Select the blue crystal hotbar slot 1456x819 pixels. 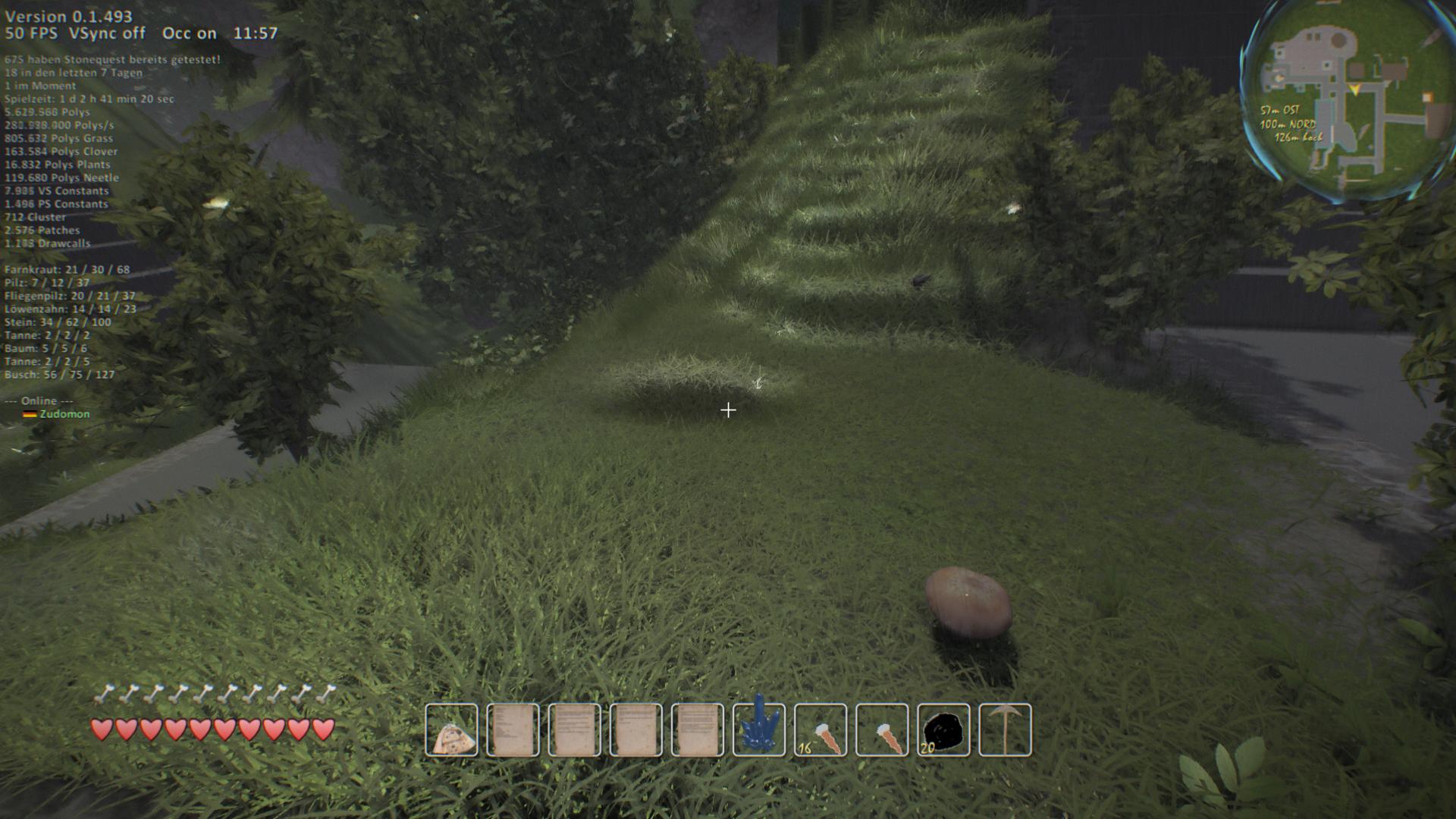coord(759,730)
